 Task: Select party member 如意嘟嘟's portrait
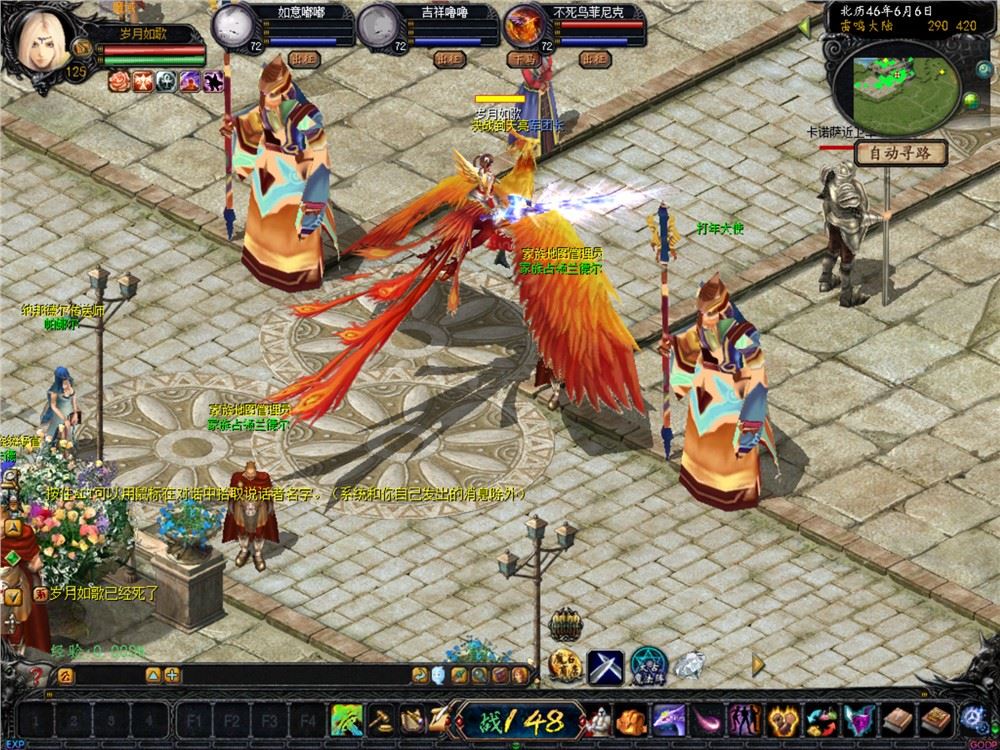tap(234, 23)
